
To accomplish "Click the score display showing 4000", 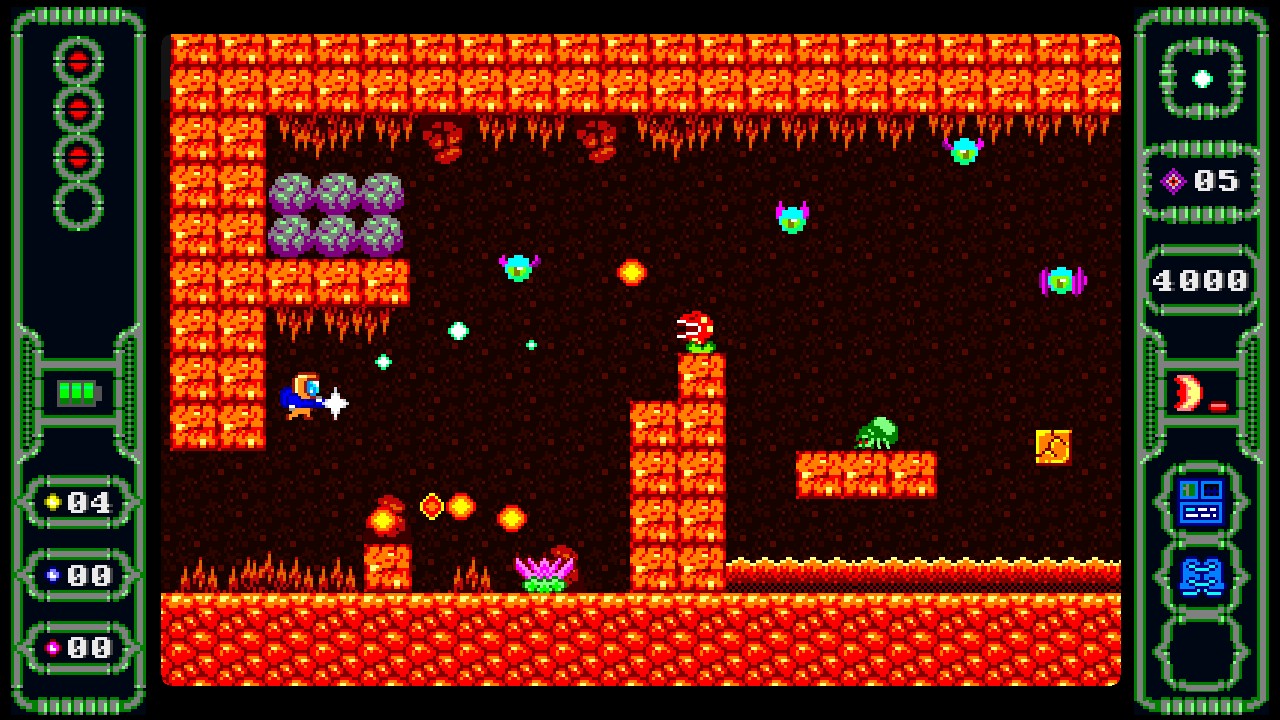I will (x=1200, y=279).
